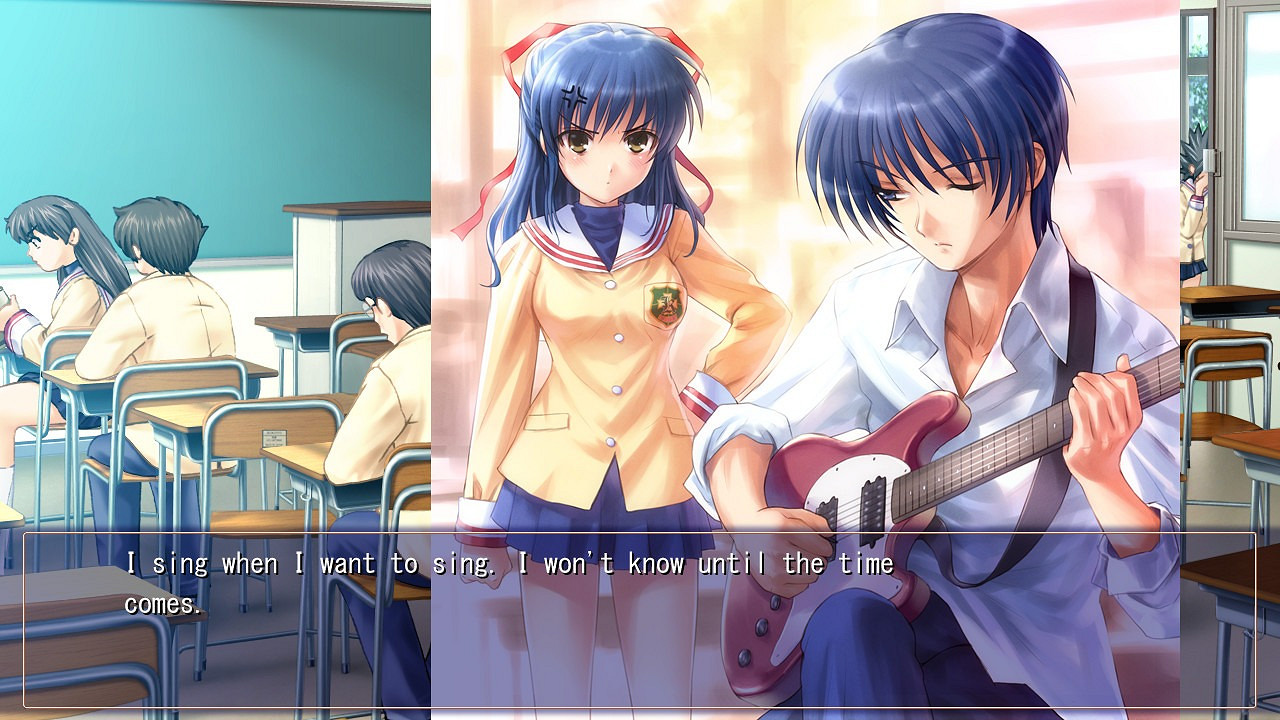The width and height of the screenshot is (1280, 720).
Task: Click the word "comes." on the second line
Action: (x=164, y=604)
